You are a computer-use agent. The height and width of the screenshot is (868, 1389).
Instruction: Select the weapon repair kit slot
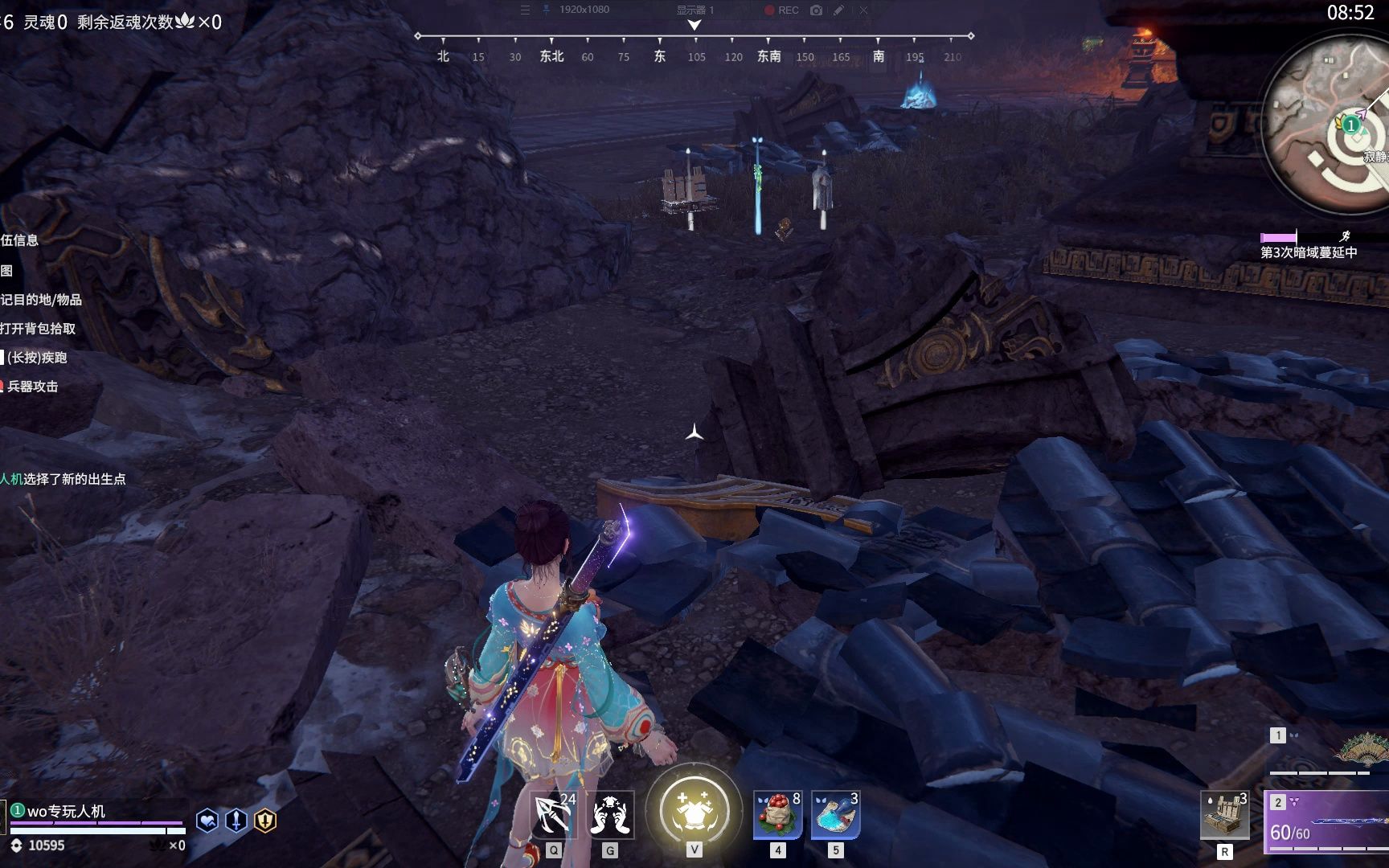[x=1224, y=815]
